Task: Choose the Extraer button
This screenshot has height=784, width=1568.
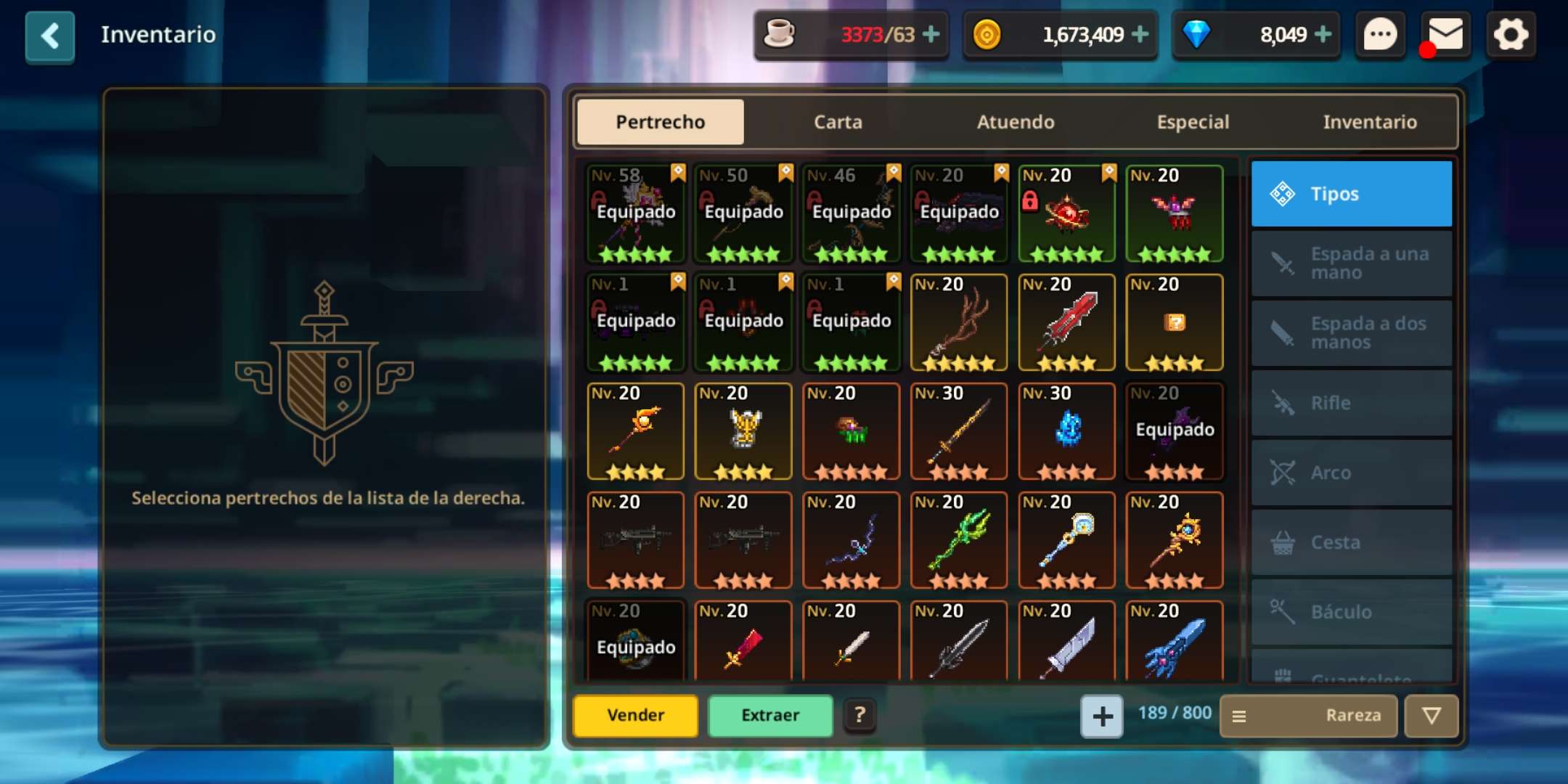Action: (x=770, y=716)
